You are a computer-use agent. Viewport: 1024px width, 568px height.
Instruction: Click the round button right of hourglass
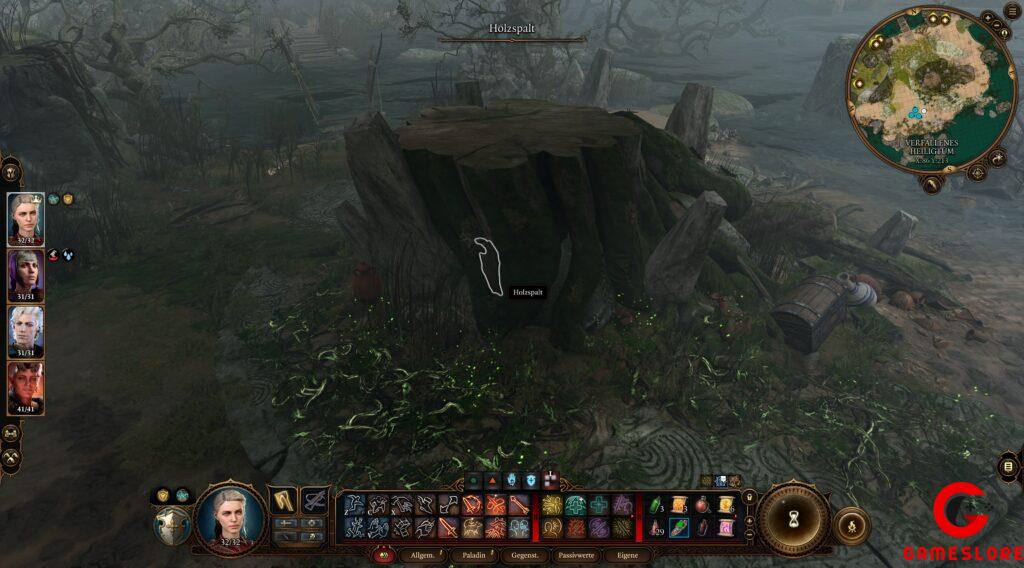coord(852,524)
